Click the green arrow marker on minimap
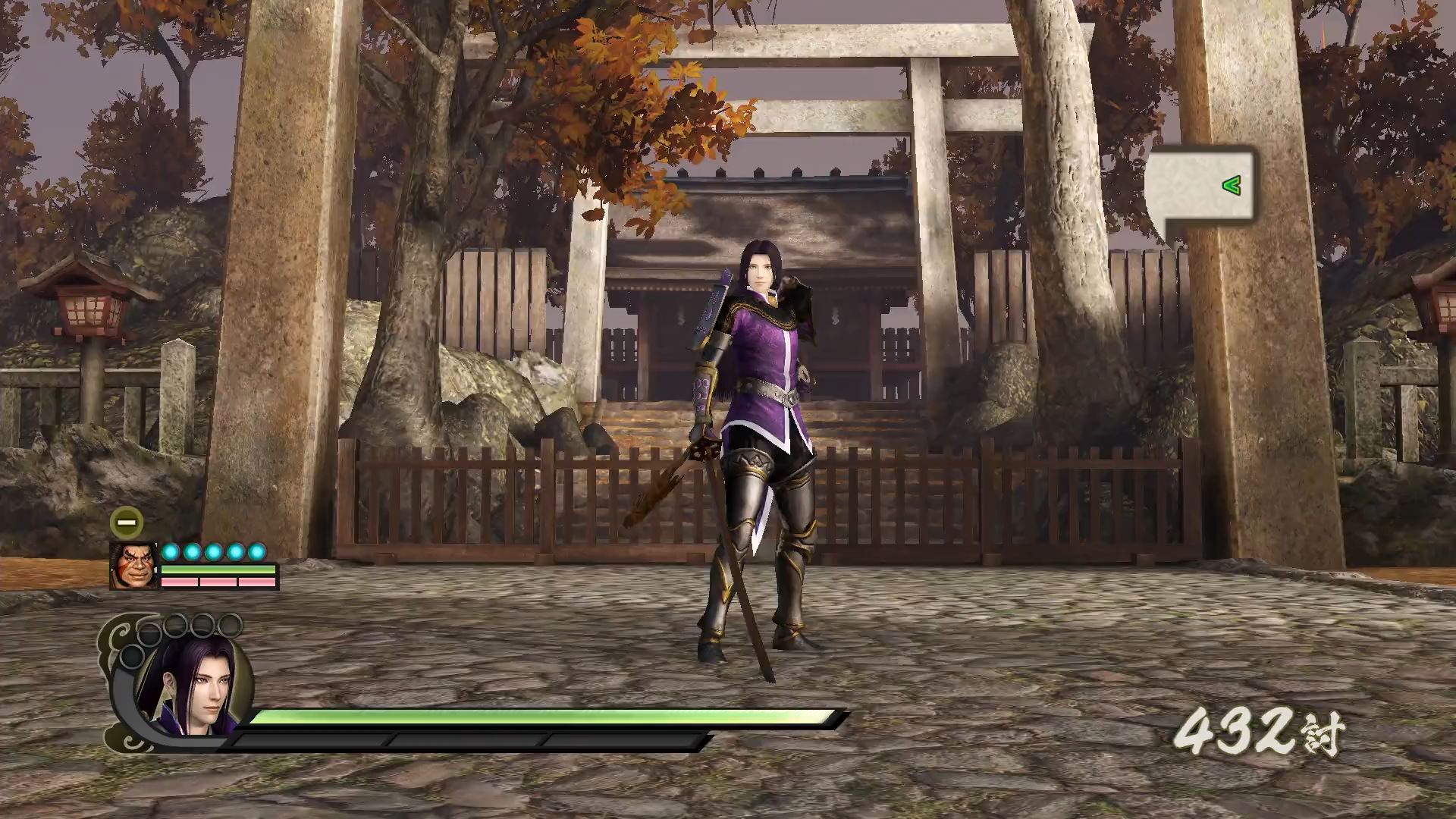 [1231, 185]
